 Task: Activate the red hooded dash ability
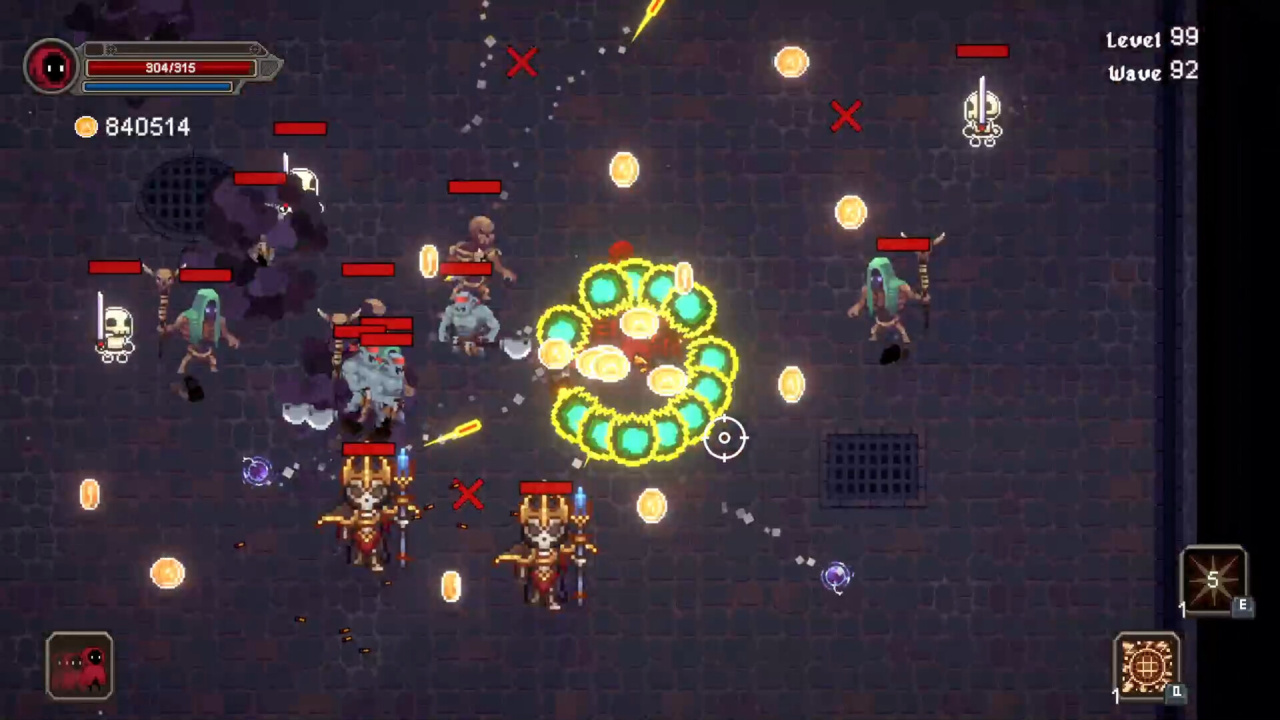79,665
